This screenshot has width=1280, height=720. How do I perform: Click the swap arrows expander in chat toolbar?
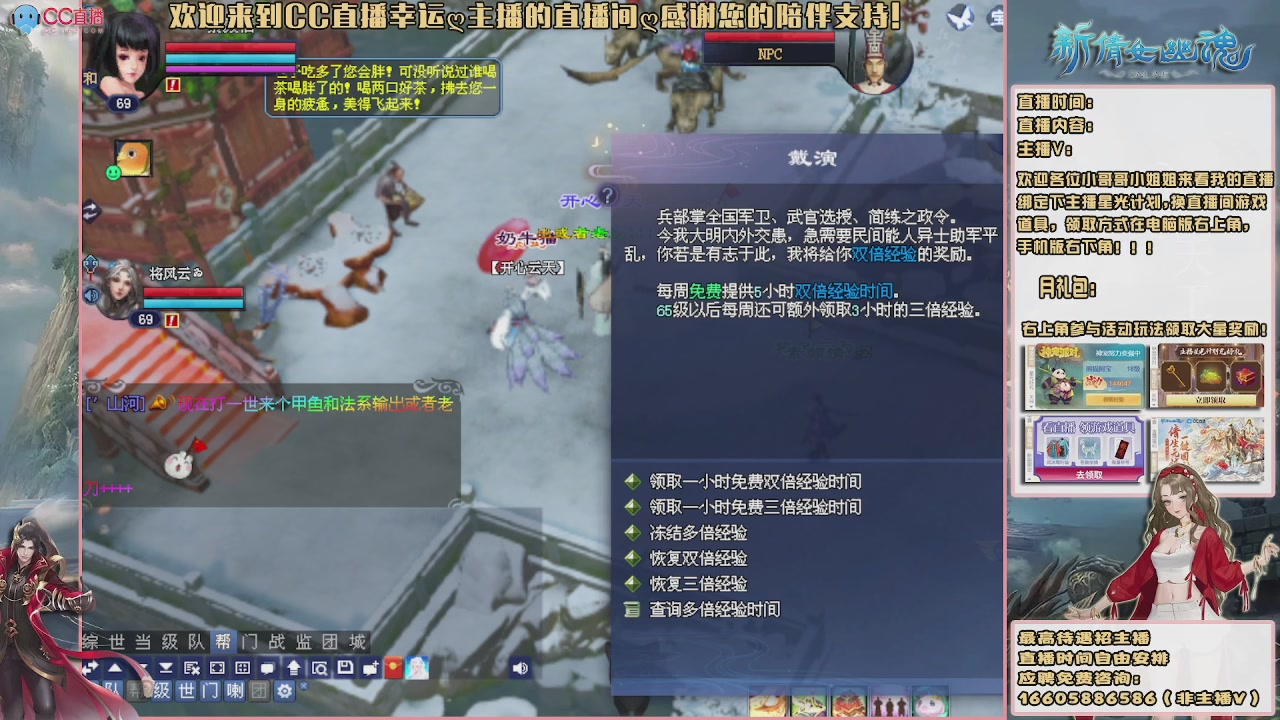(91, 668)
